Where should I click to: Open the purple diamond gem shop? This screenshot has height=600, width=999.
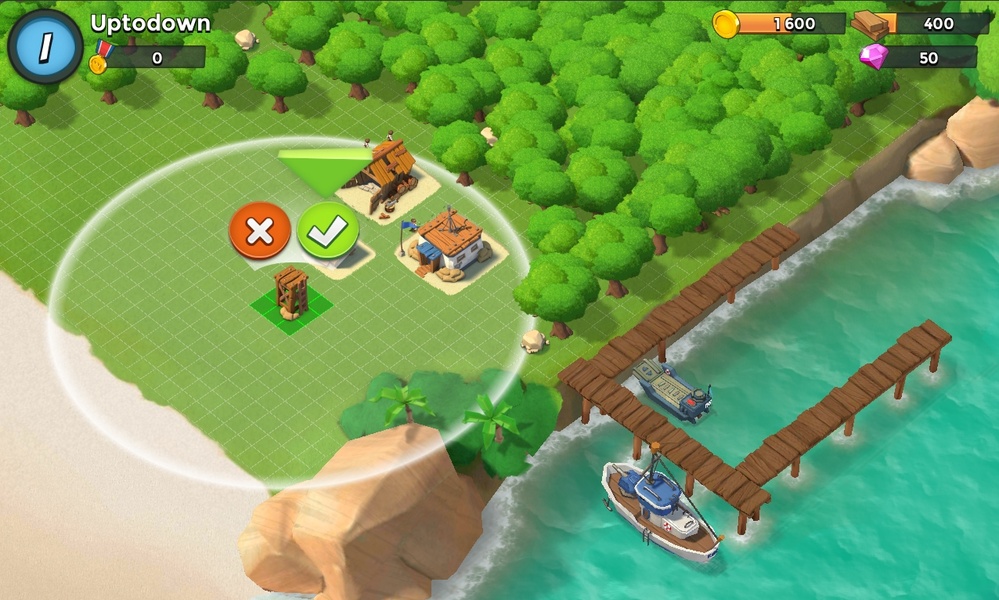point(873,57)
